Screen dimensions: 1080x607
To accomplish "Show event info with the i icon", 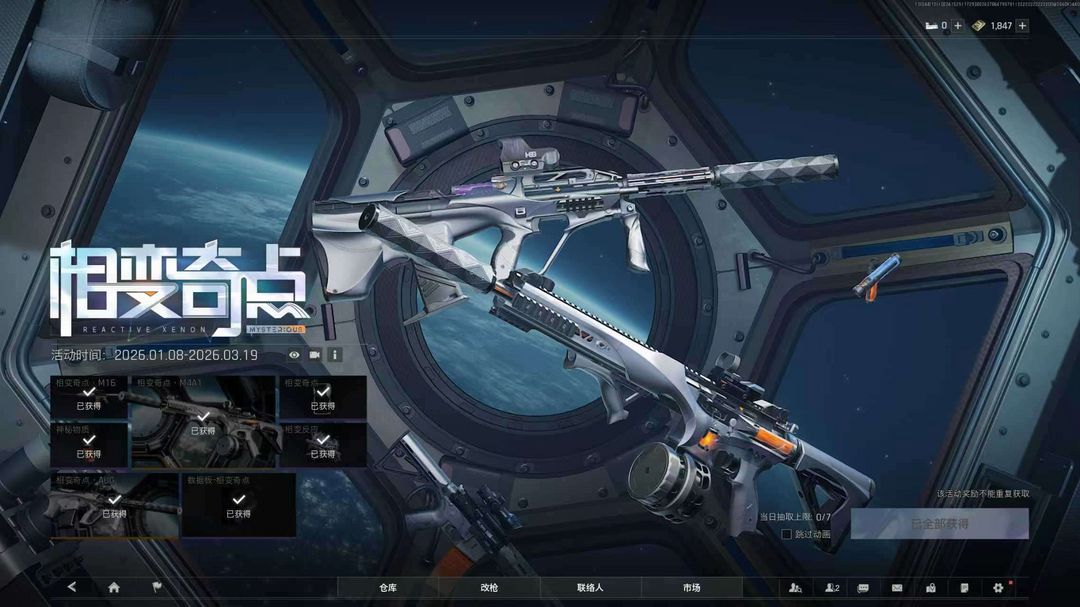I will coord(335,354).
